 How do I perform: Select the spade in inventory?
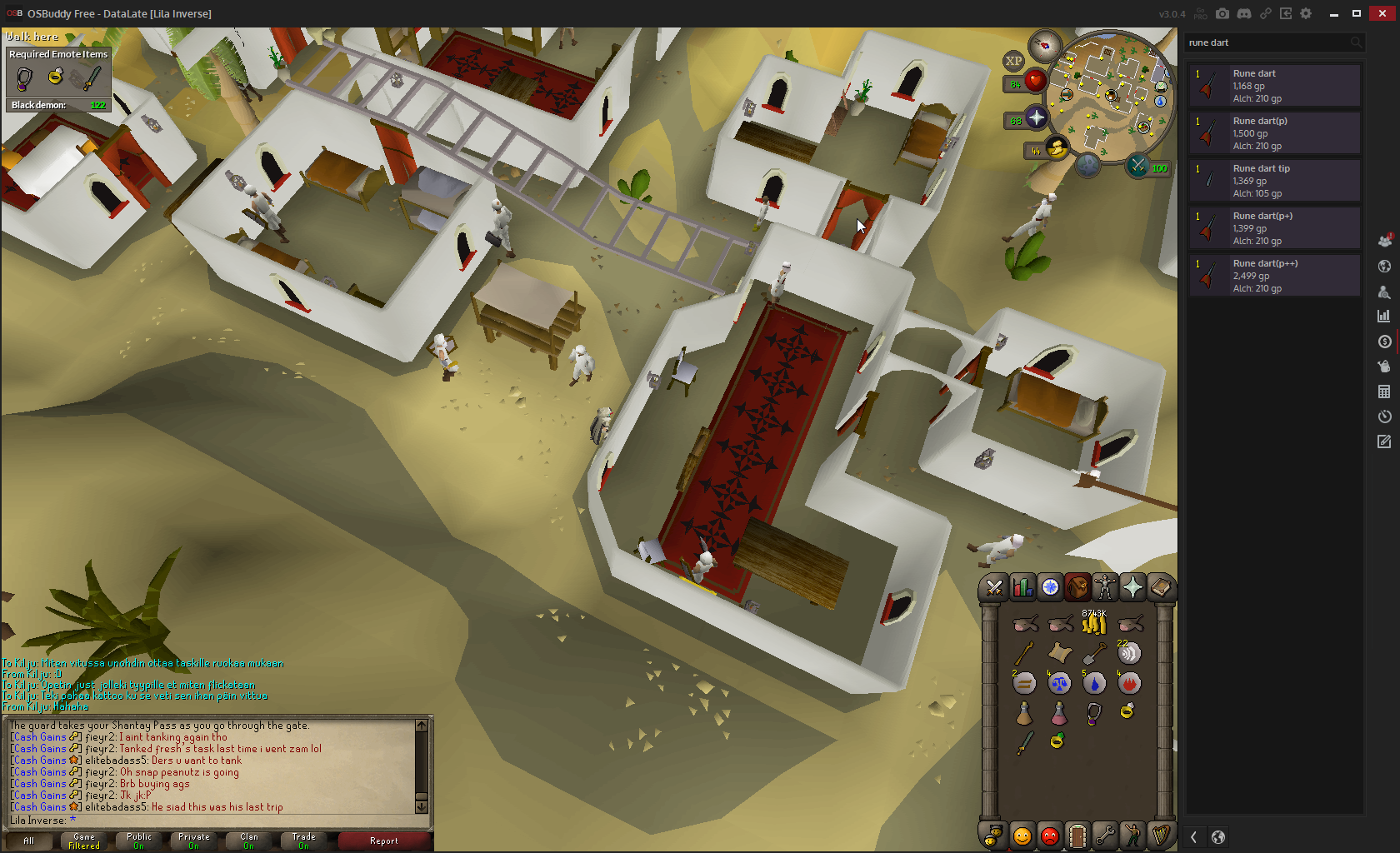pos(1094,654)
